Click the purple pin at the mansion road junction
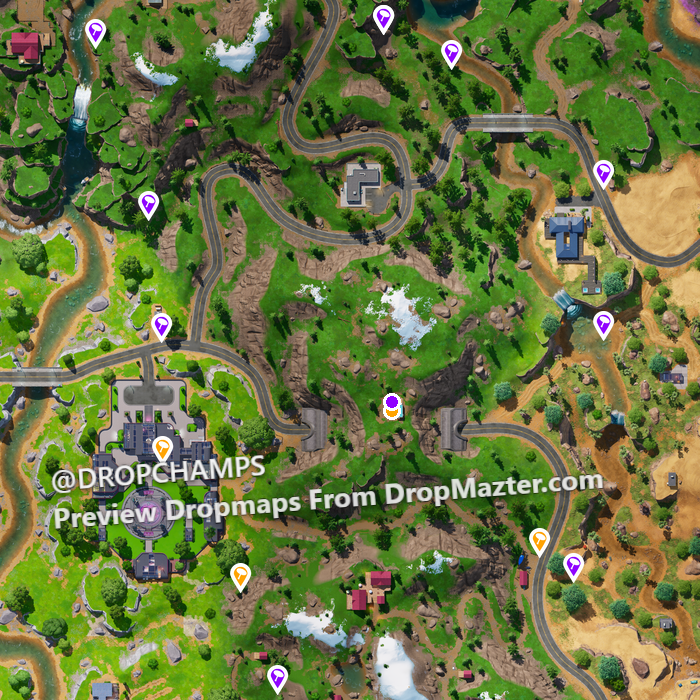The height and width of the screenshot is (700, 700). click(x=161, y=326)
